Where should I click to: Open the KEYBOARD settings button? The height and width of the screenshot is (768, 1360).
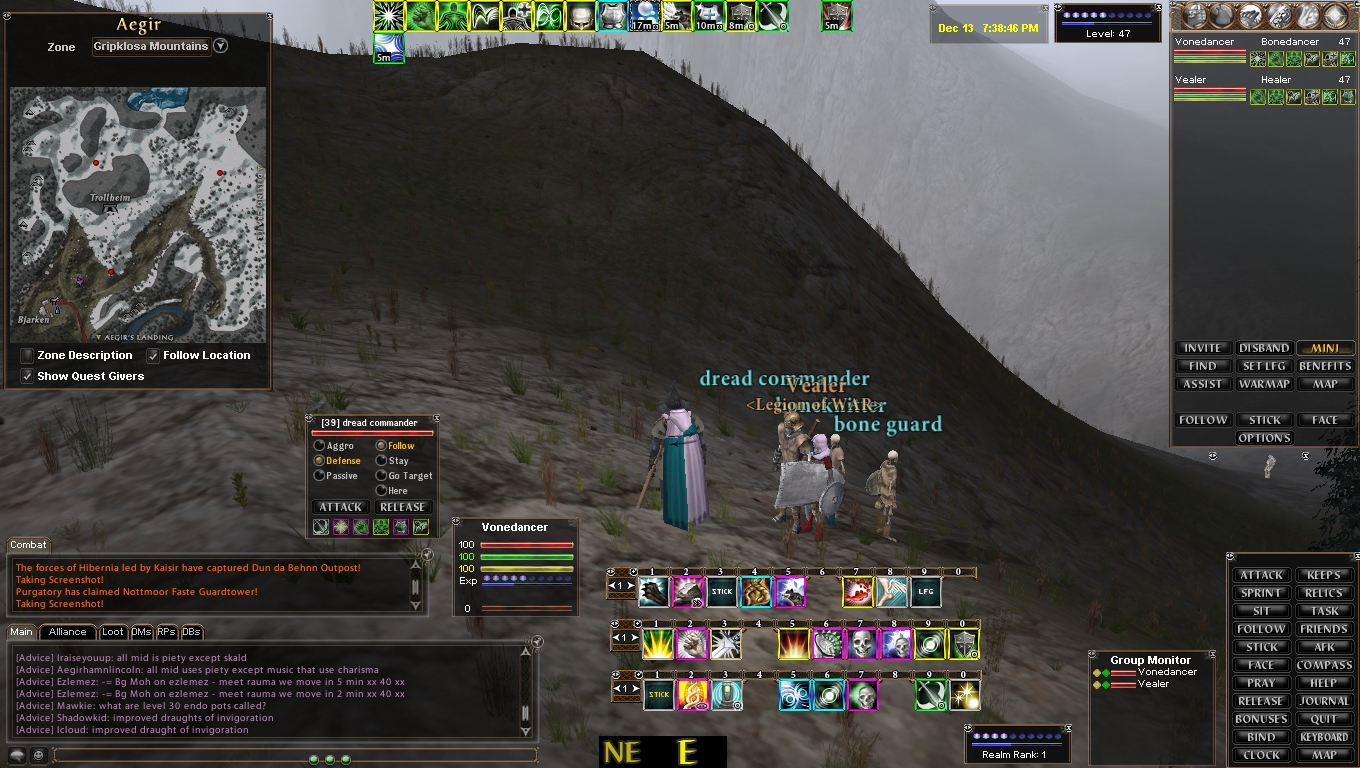tap(1324, 737)
